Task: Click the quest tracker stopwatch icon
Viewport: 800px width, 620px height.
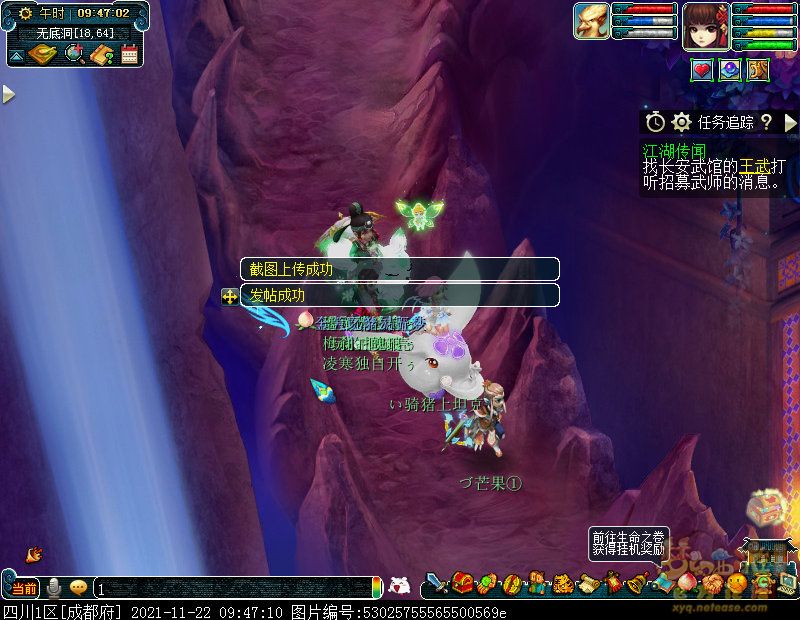Action: 655,122
